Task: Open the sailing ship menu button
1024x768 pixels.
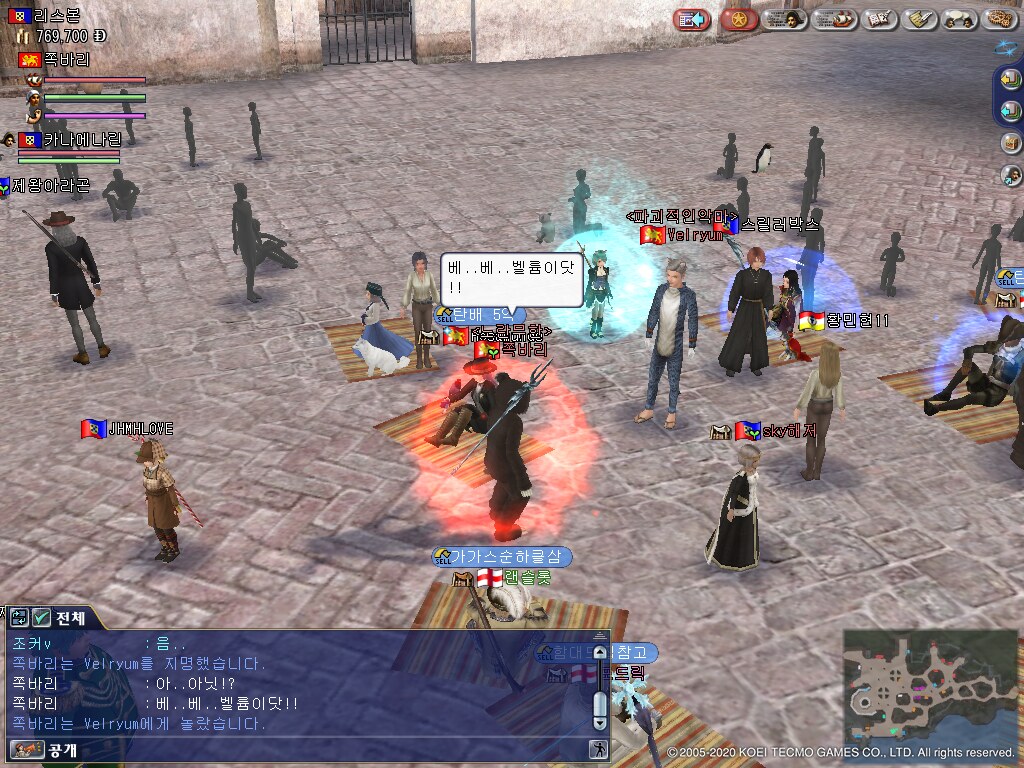Action: pyautogui.click(x=832, y=19)
